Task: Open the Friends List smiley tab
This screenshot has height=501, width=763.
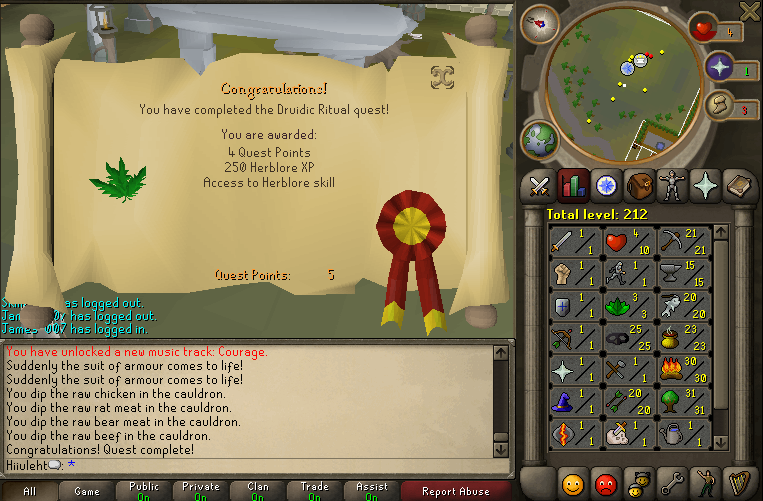Action: click(x=573, y=484)
